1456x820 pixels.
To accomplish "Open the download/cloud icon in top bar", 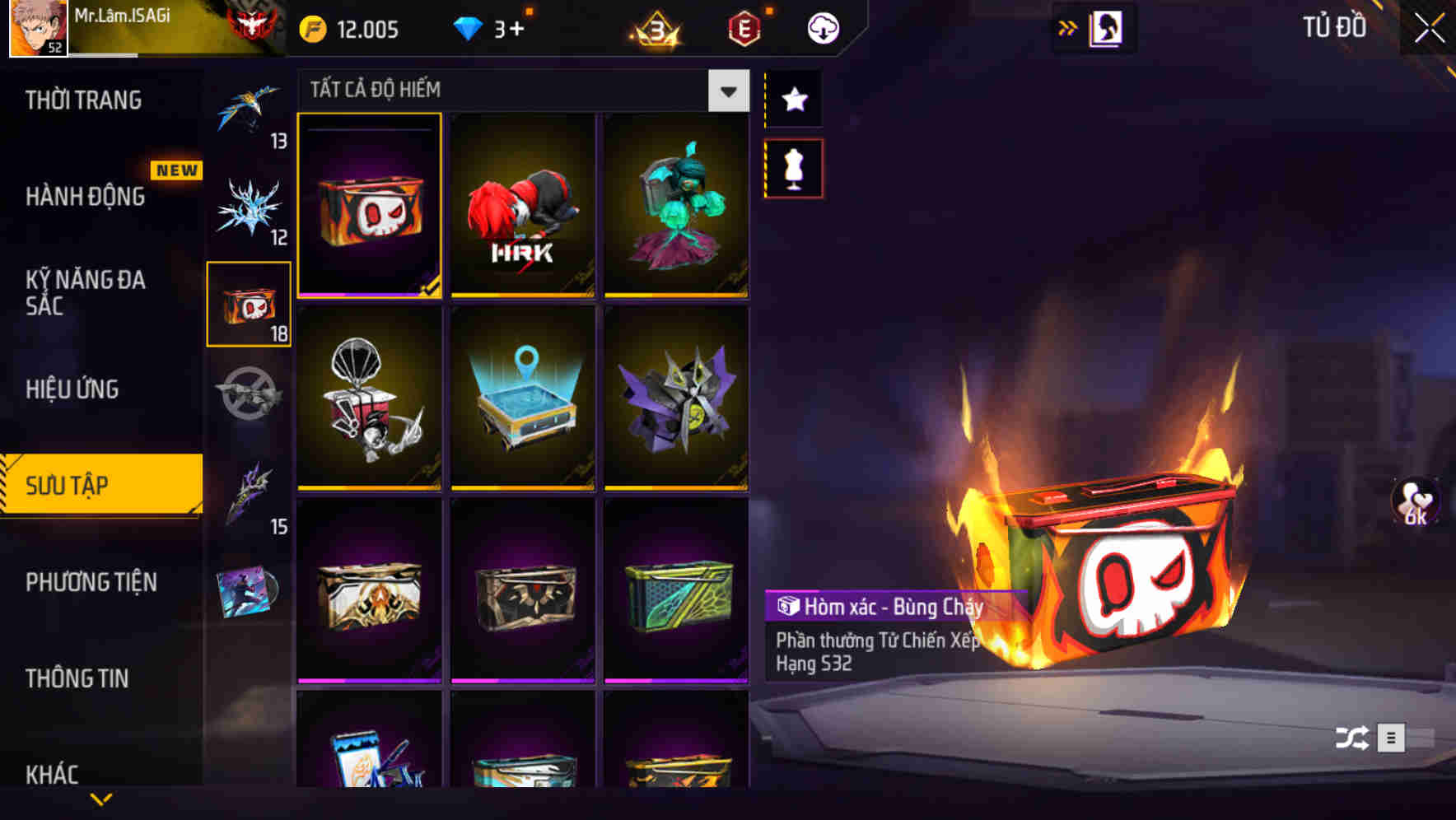I will (x=822, y=27).
